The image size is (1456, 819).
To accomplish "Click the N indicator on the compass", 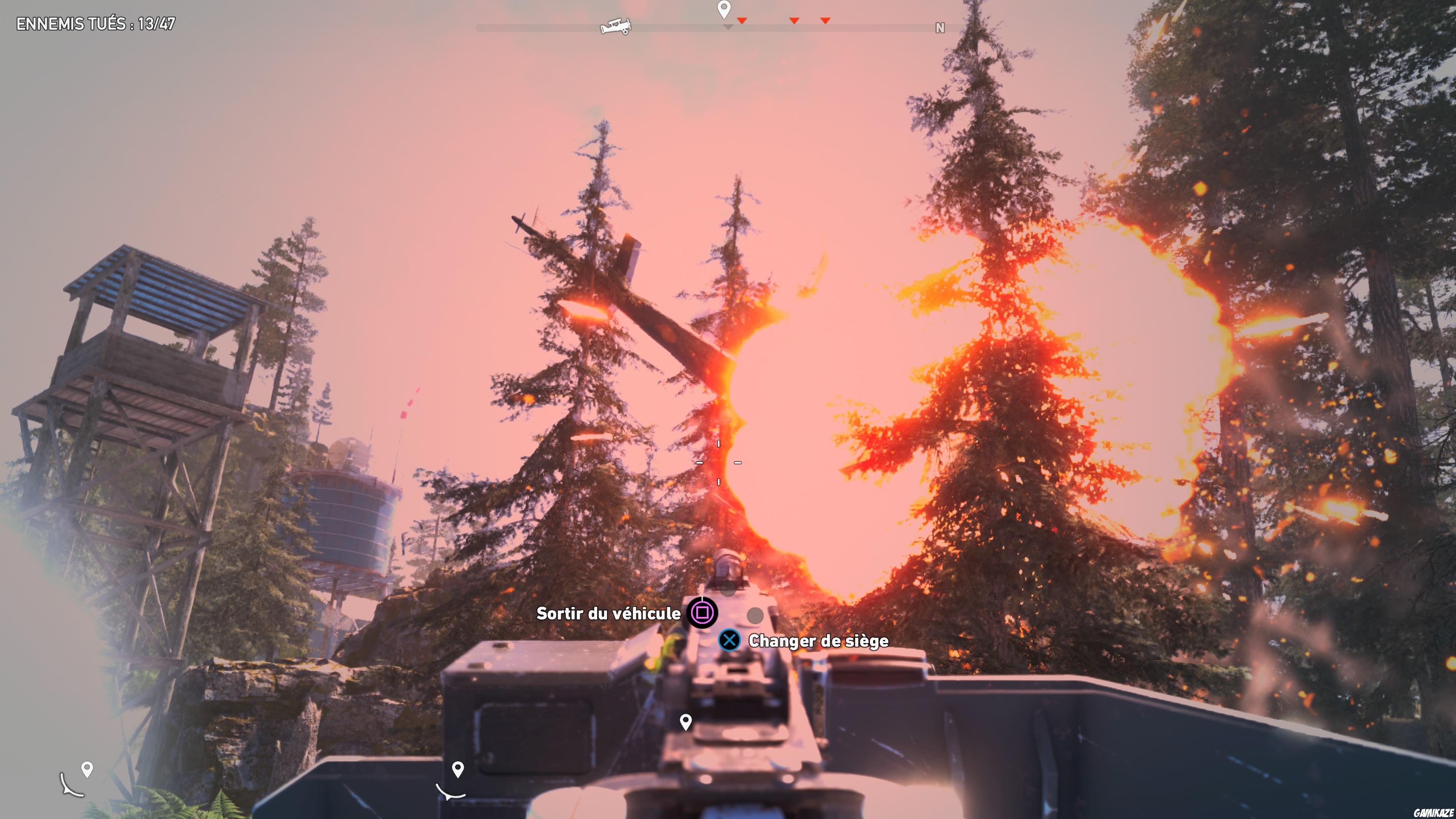I will click(940, 27).
